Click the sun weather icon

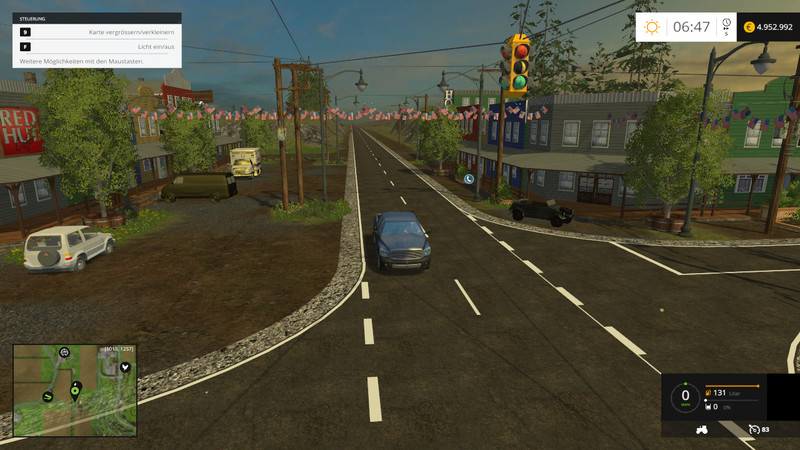coord(652,27)
